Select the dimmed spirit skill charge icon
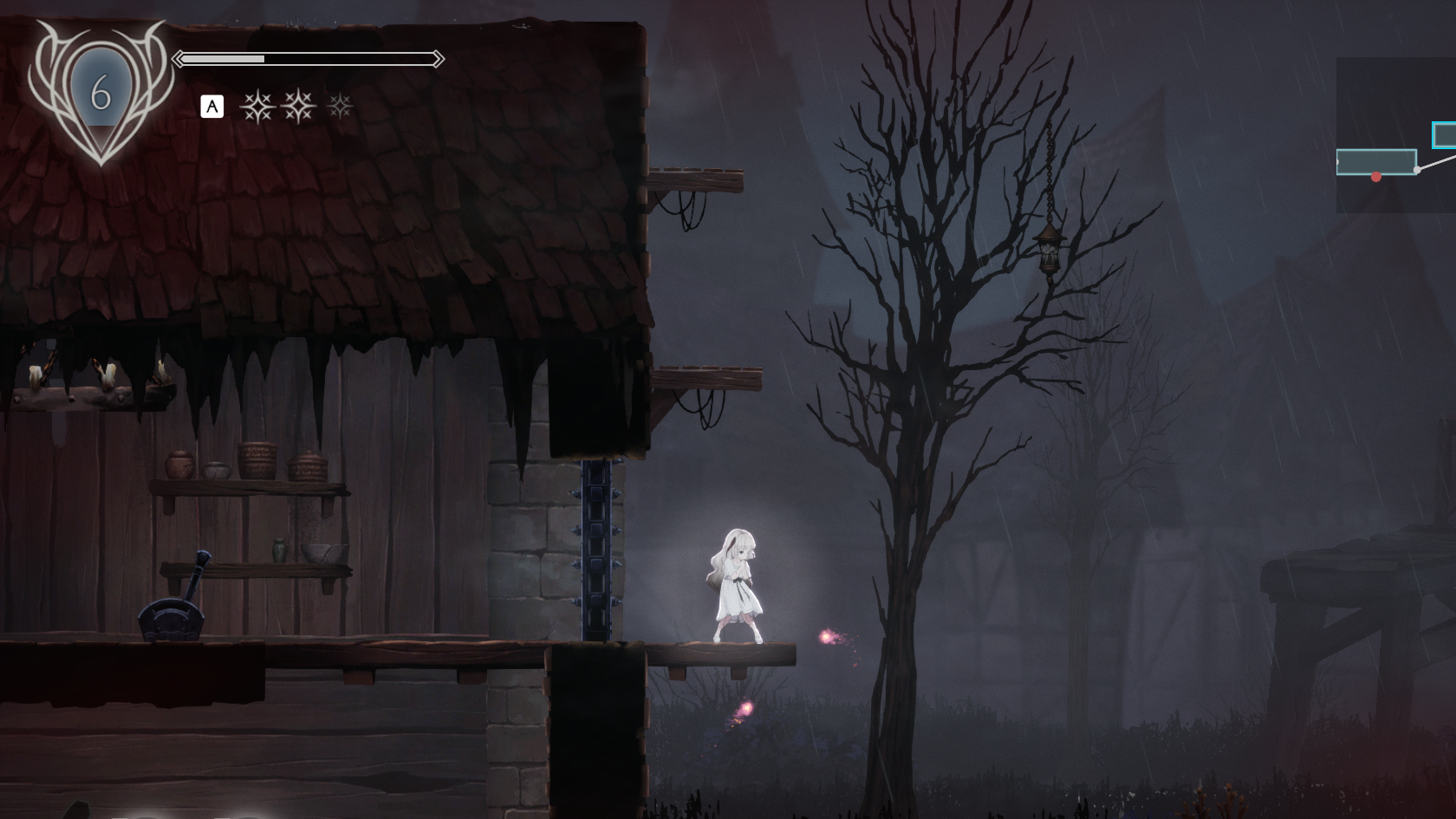The image size is (1456, 819). click(340, 107)
